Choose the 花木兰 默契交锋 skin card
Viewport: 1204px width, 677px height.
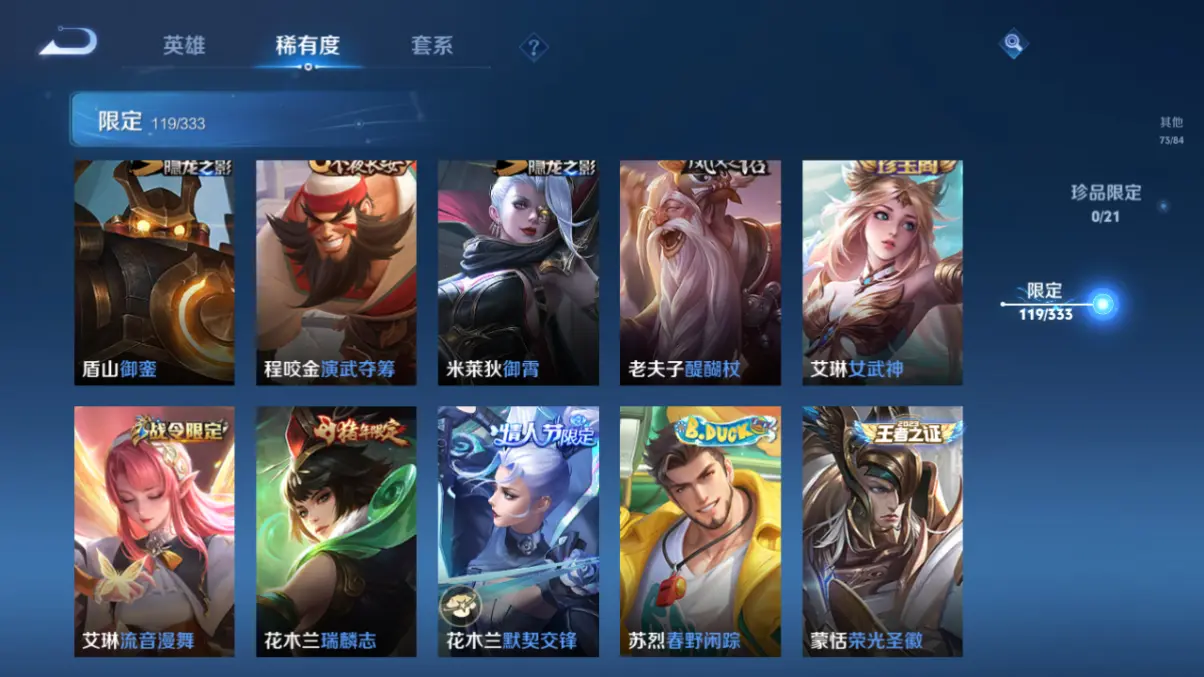pyautogui.click(x=519, y=531)
